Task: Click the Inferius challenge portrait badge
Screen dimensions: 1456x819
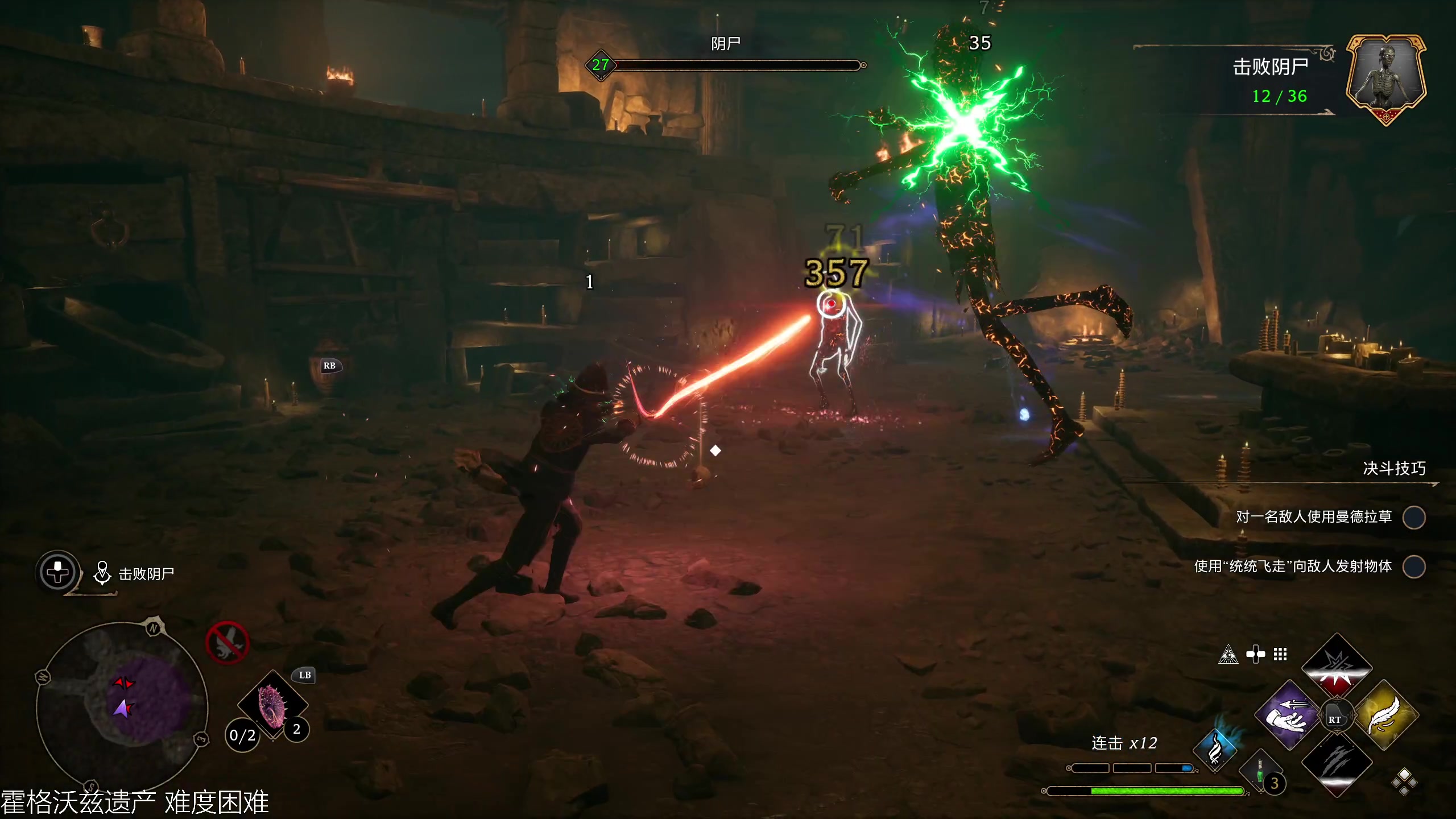Action: [1385, 78]
